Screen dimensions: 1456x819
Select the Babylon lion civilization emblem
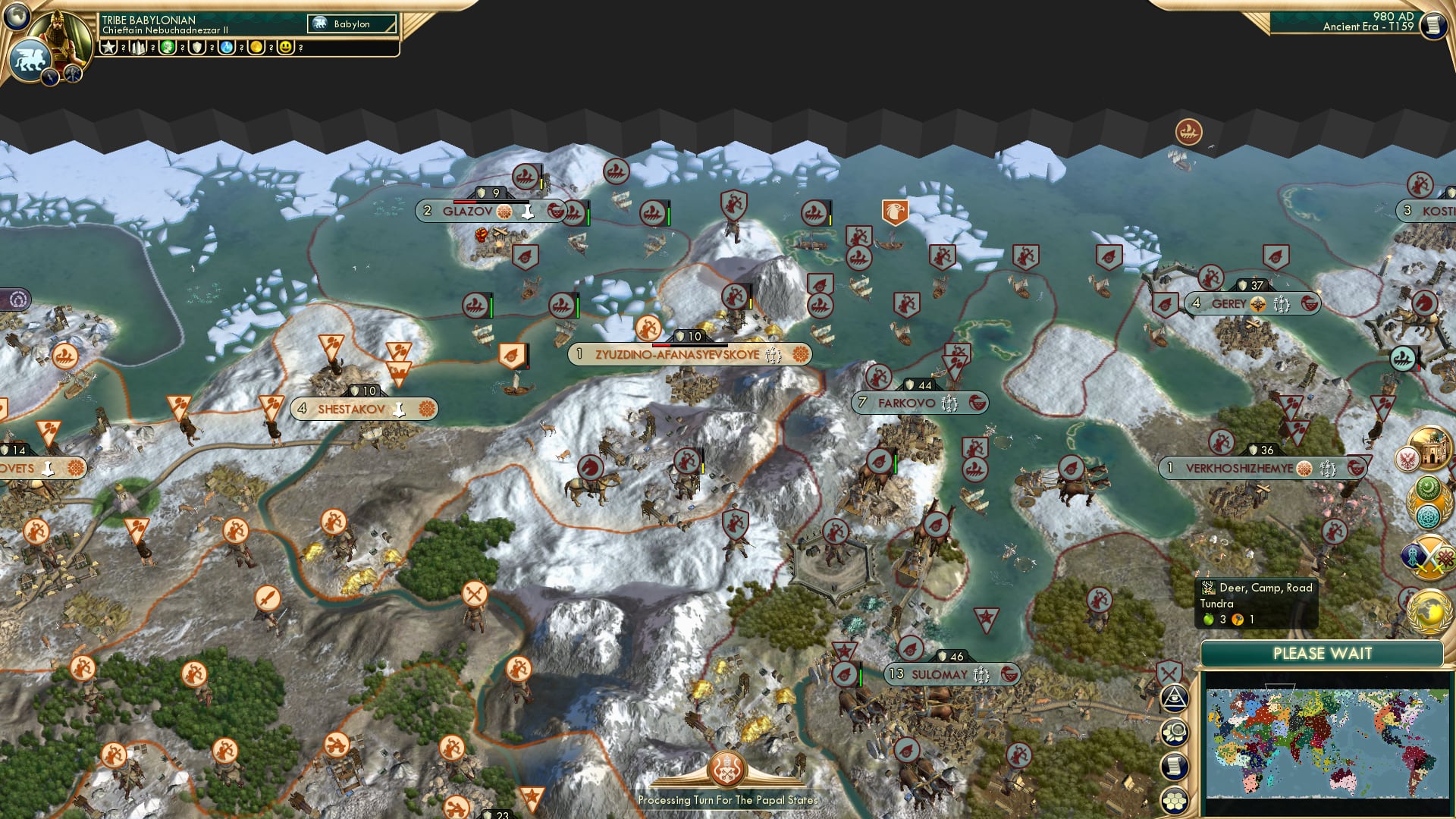pos(31,61)
